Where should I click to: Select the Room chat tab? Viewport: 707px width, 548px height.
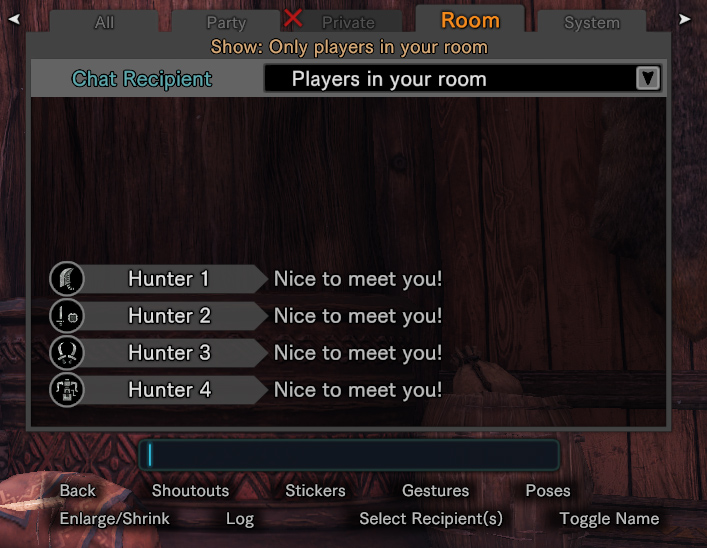point(470,20)
